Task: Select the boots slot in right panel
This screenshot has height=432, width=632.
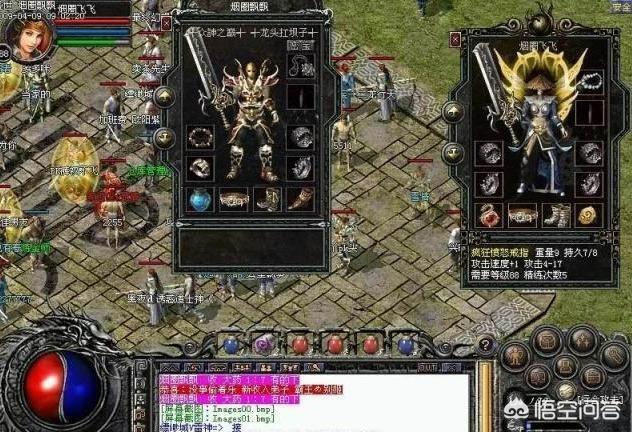Action: tap(557, 214)
